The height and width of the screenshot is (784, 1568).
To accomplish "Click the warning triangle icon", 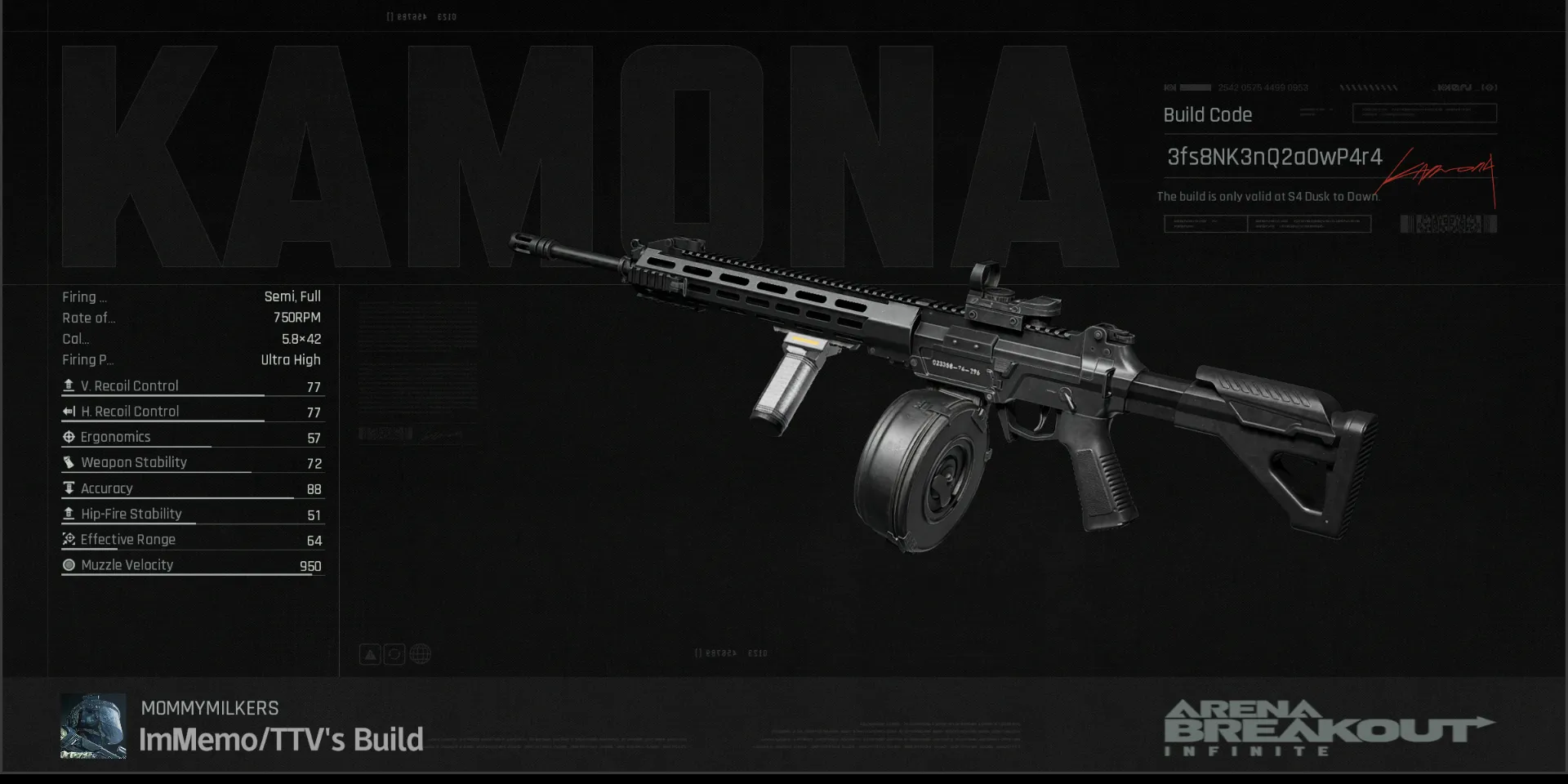I will coord(370,654).
